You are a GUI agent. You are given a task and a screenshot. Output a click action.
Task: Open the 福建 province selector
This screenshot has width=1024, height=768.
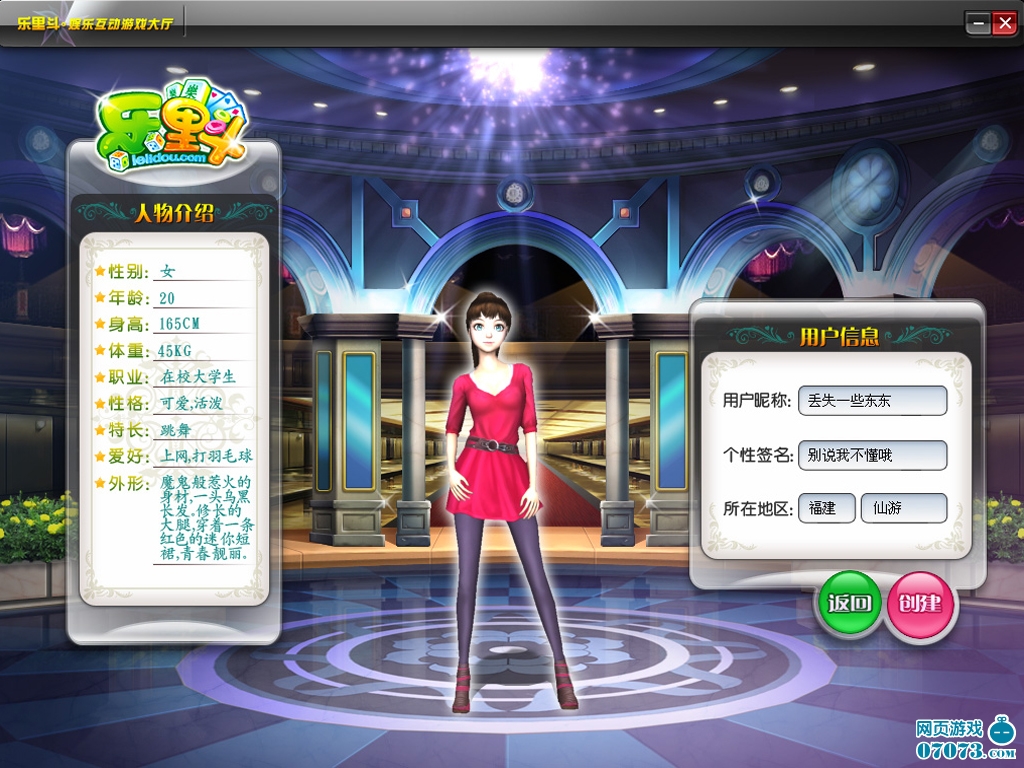click(x=826, y=508)
